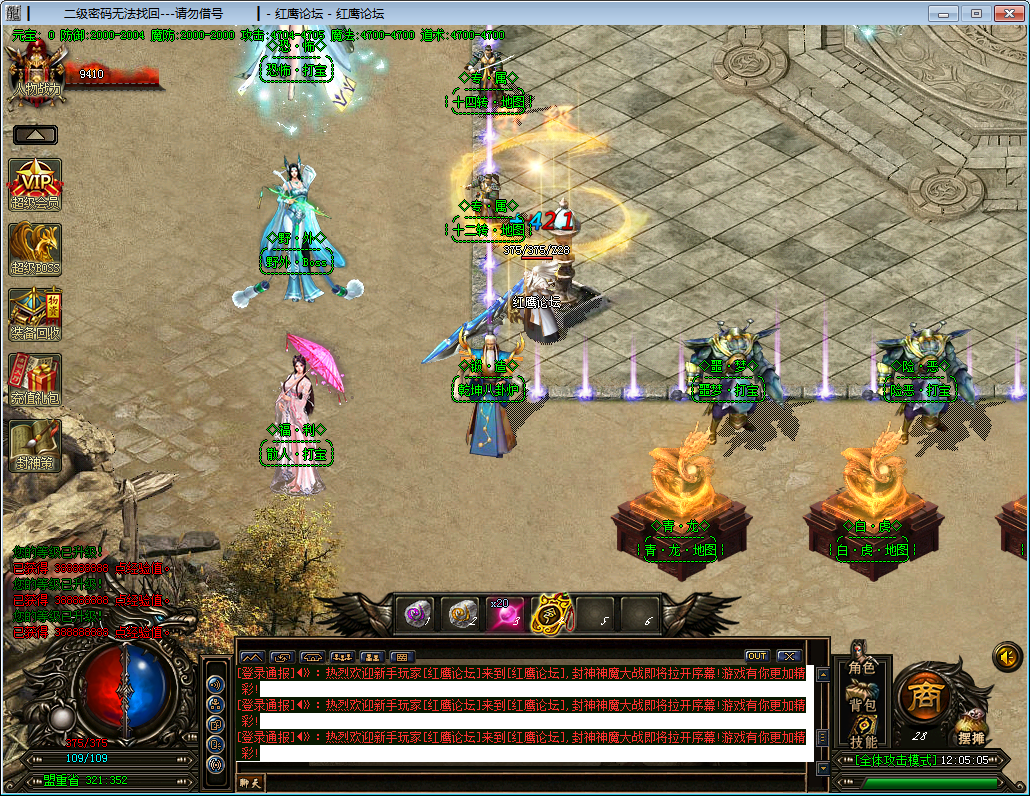Toggle the sound speaker button

point(1007,657)
